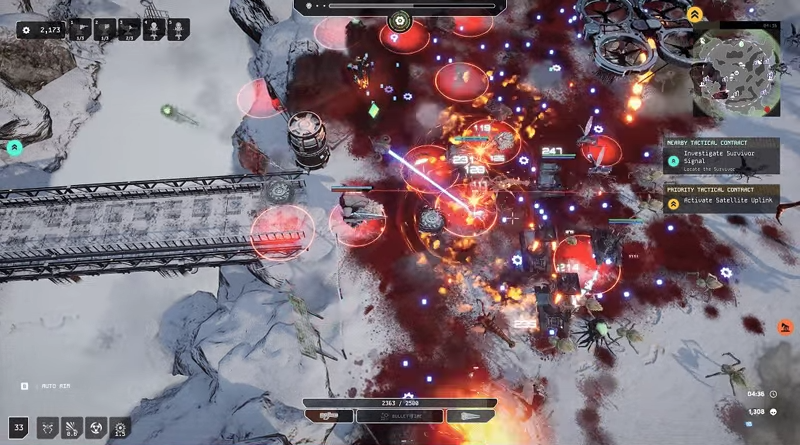Click the orange marker icon at right edge
The width and height of the screenshot is (800, 445).
785,326
